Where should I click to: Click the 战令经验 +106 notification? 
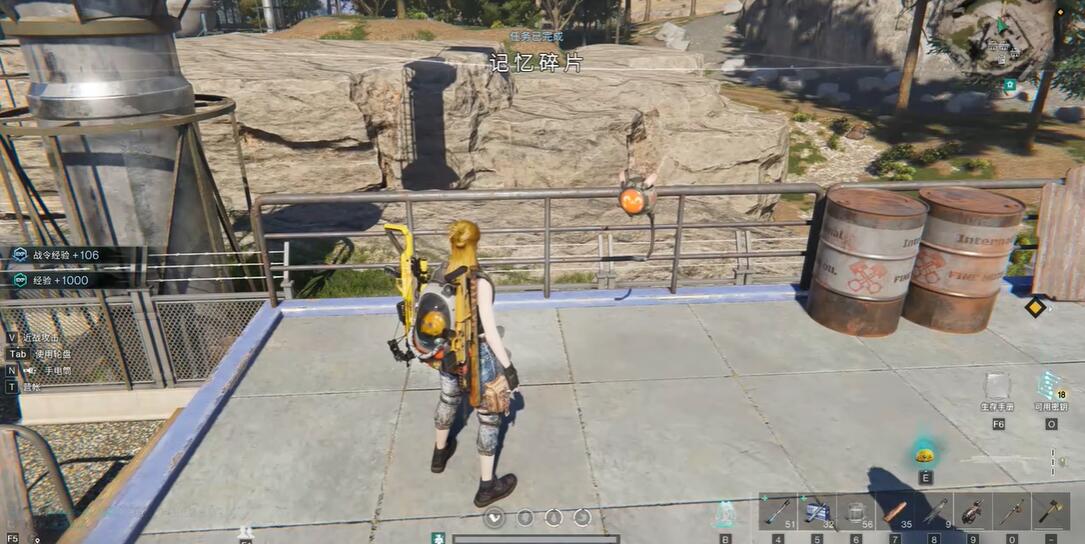[x=66, y=255]
